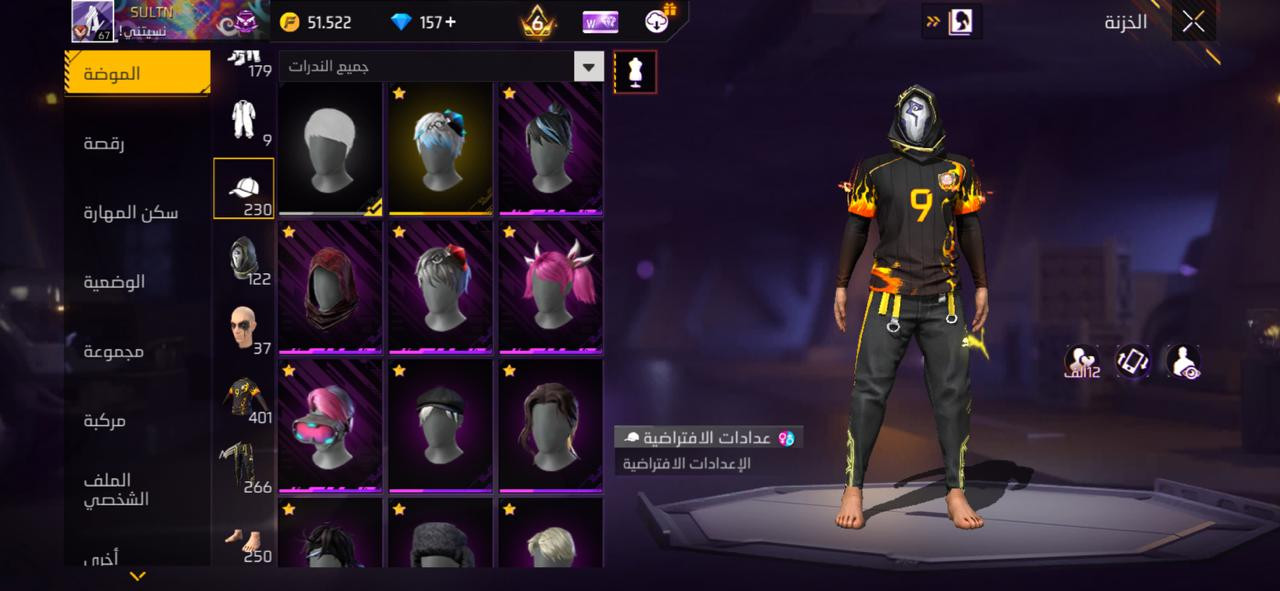Open the shirt category with 401 items
Image resolution: width=1280 pixels, height=591 pixels.
[x=243, y=398]
